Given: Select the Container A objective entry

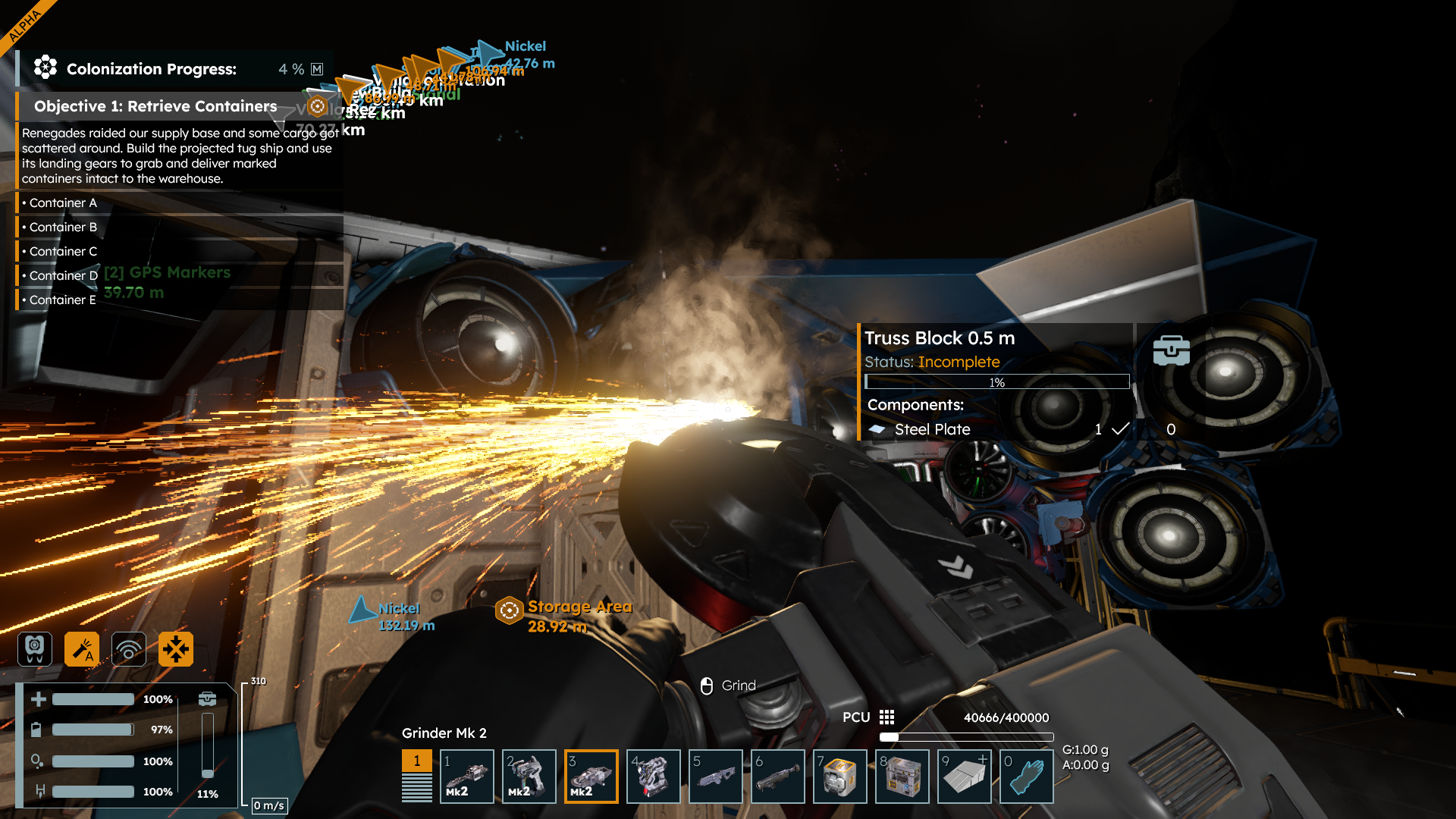Looking at the screenshot, I should click(63, 202).
